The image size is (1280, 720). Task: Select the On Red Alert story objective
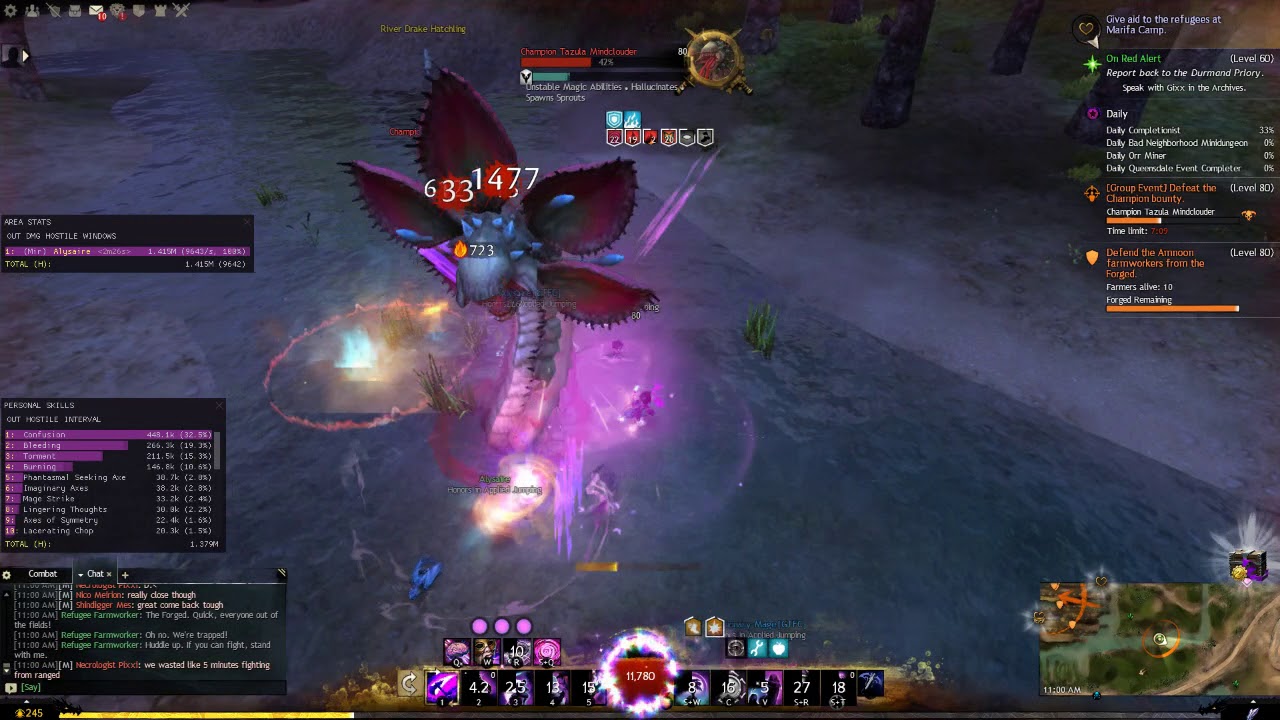pyautogui.click(x=1133, y=59)
